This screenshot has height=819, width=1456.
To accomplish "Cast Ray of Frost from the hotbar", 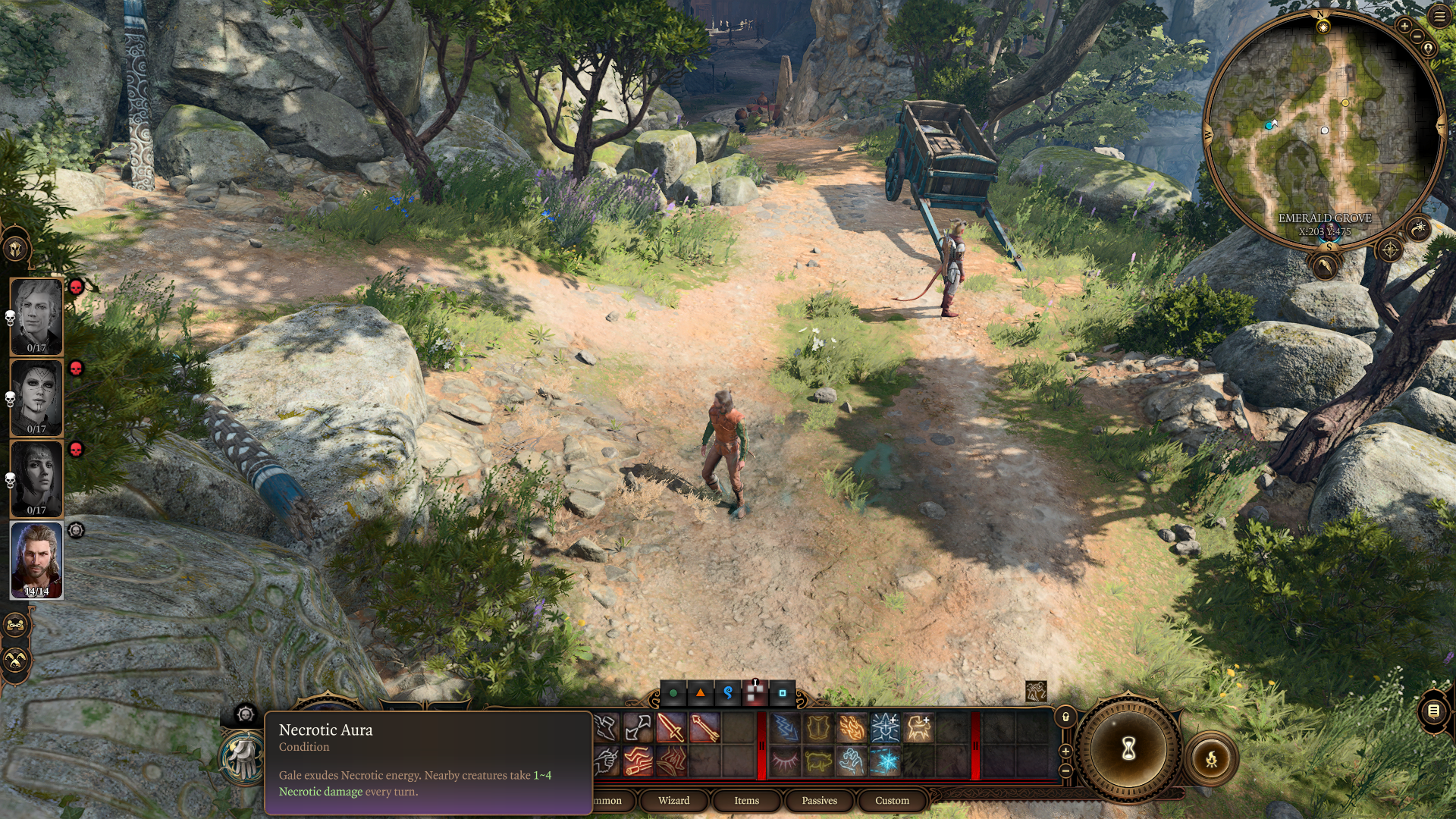I will tap(885, 762).
